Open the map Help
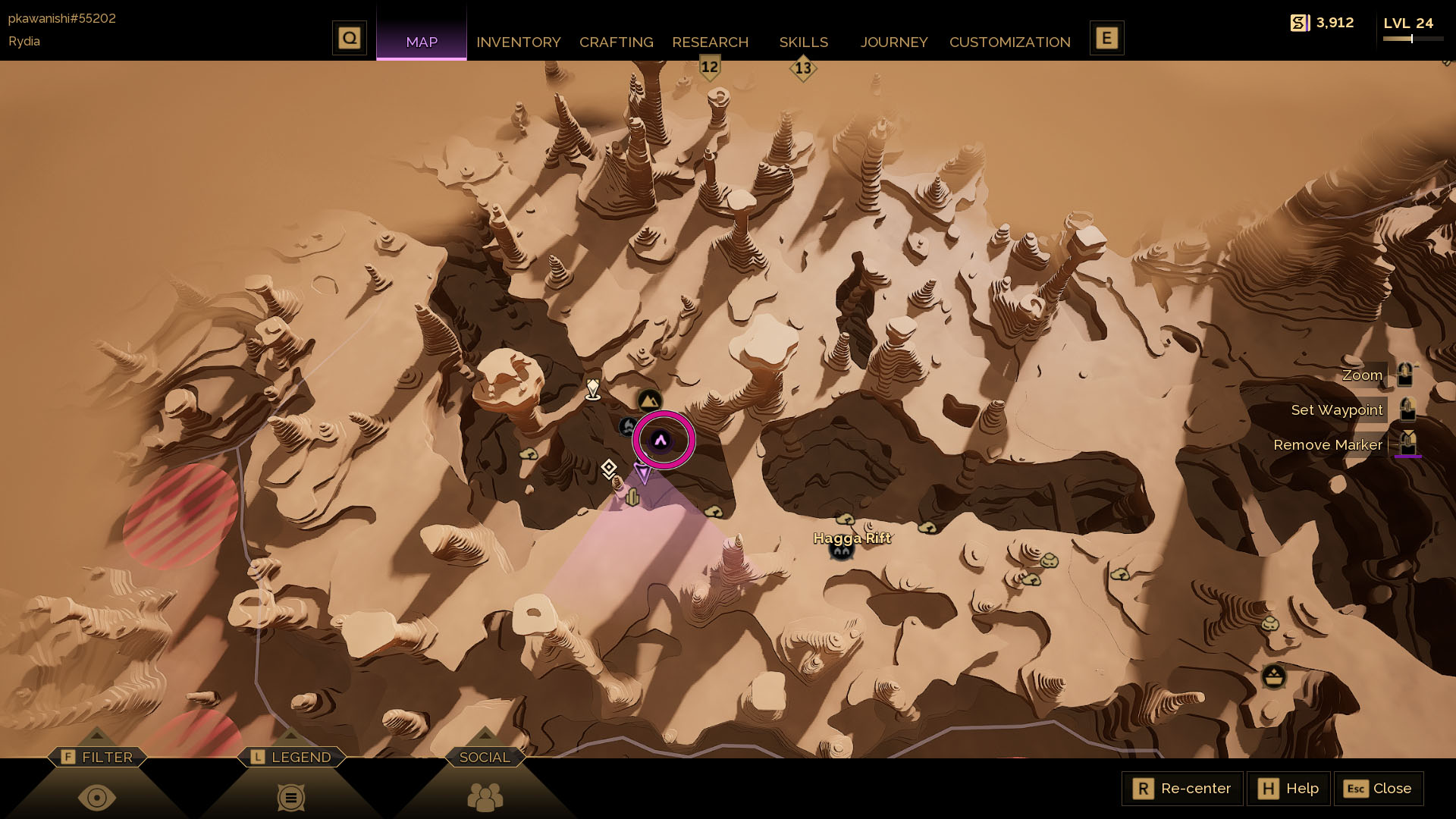Screen dimensions: 1456x819 click(1288, 789)
